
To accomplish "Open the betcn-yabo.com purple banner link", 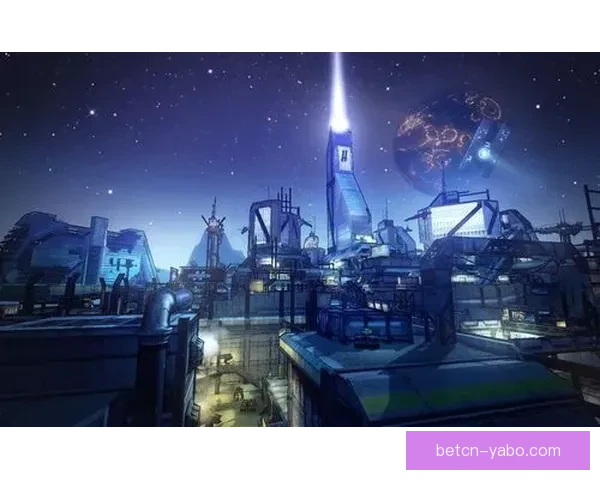I will pyautogui.click(x=498, y=451).
